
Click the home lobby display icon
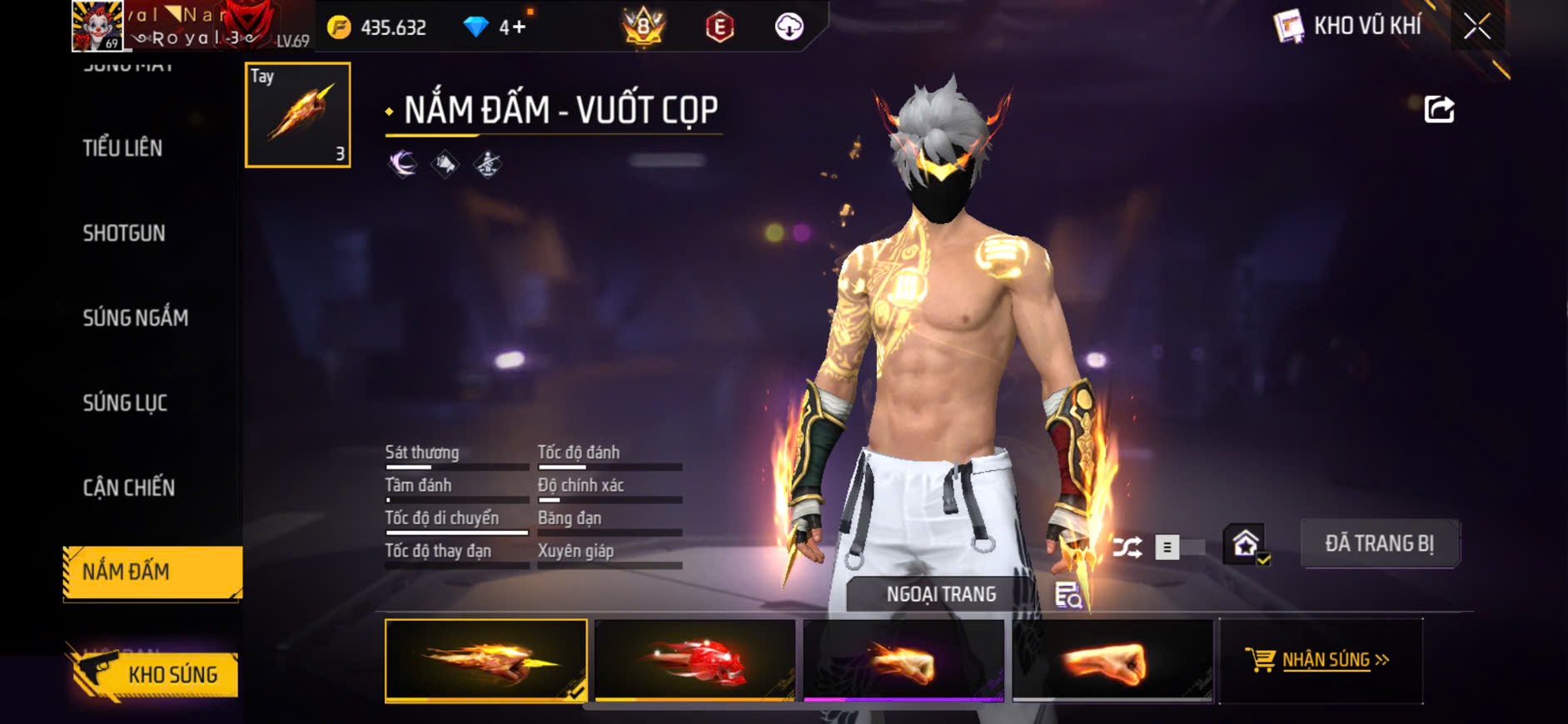click(1246, 545)
